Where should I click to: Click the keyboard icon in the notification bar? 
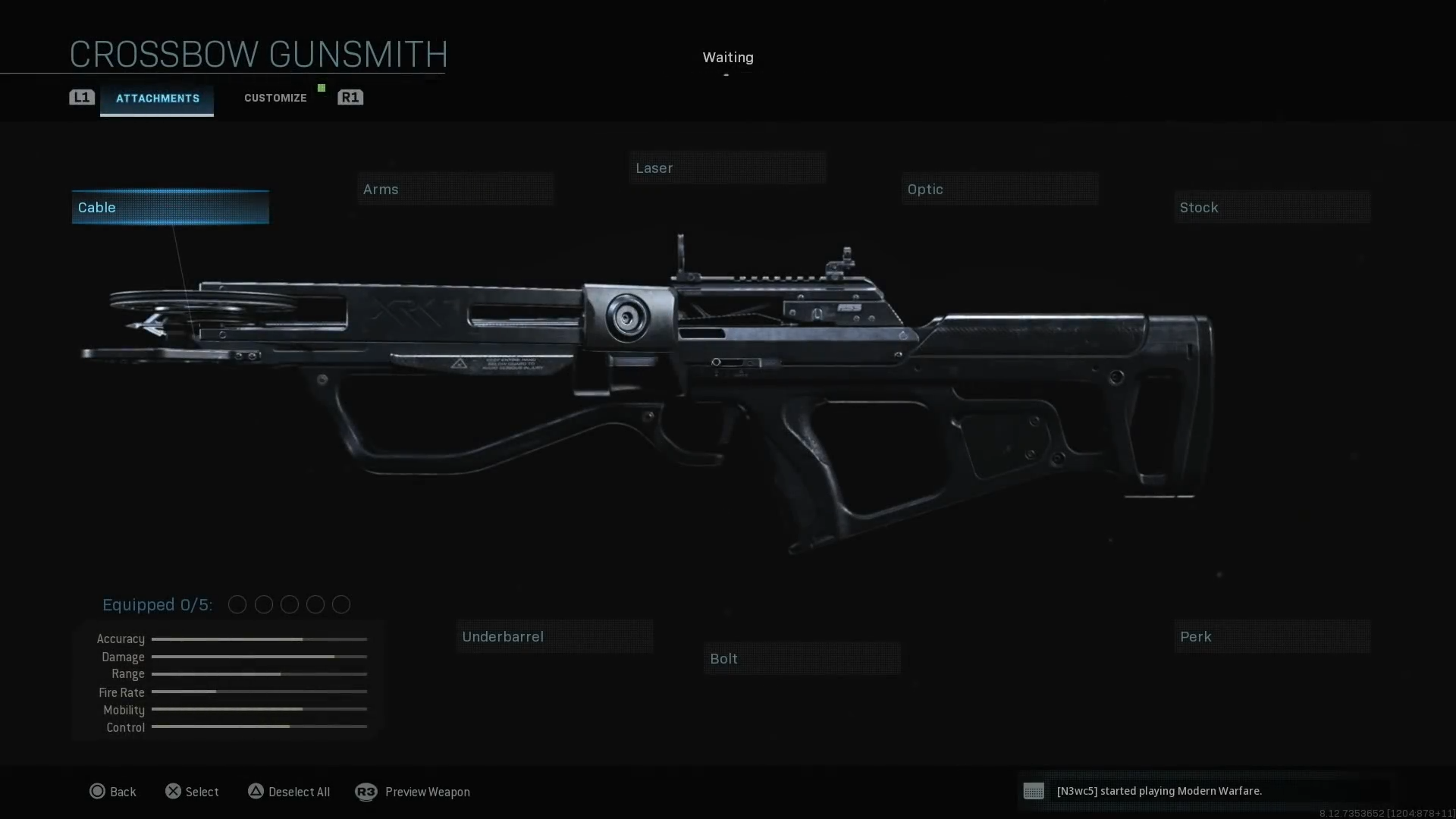tap(1034, 791)
